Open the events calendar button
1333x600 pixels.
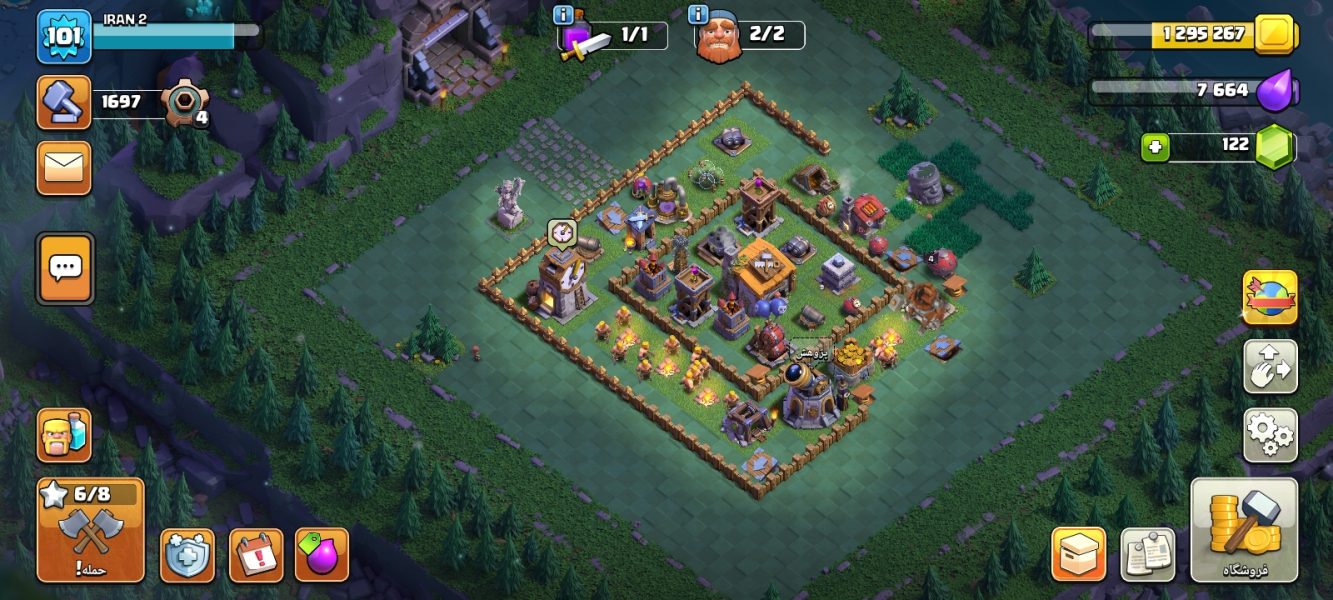click(x=256, y=555)
